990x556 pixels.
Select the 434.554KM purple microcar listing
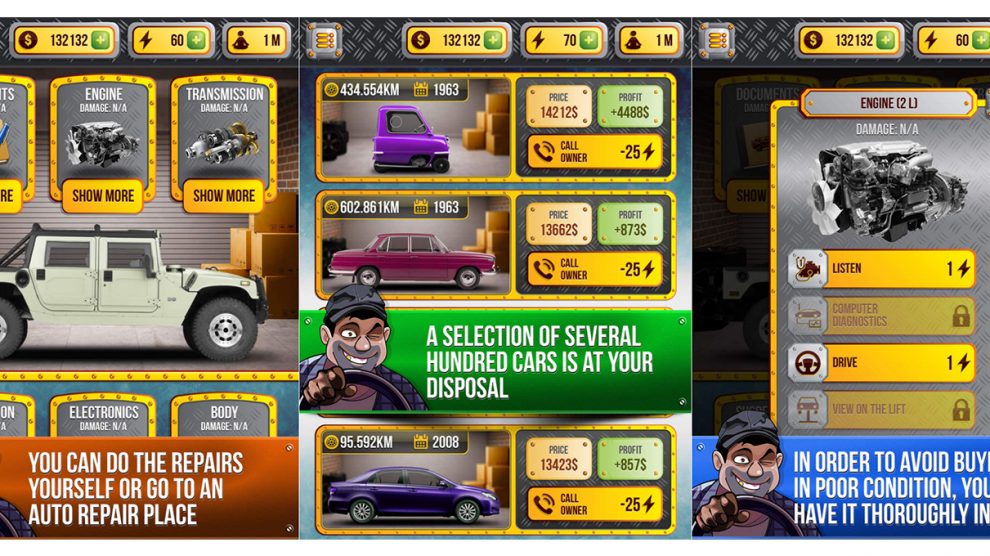point(415,126)
